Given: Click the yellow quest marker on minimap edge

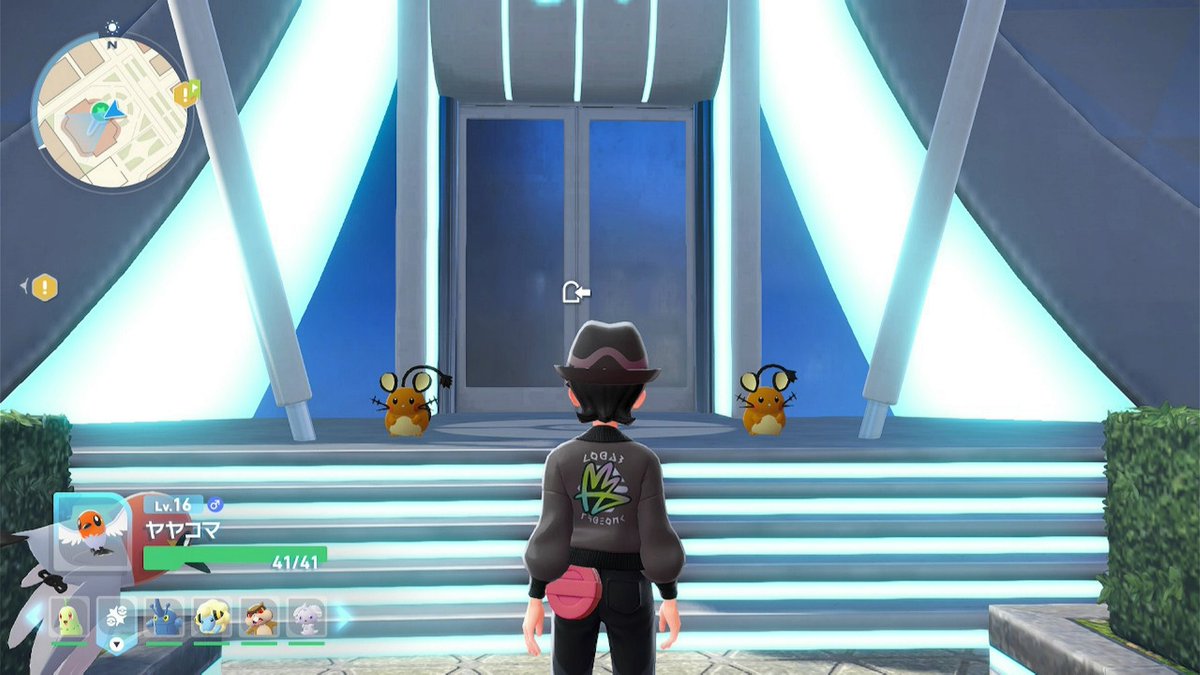Looking at the screenshot, I should (185, 93).
